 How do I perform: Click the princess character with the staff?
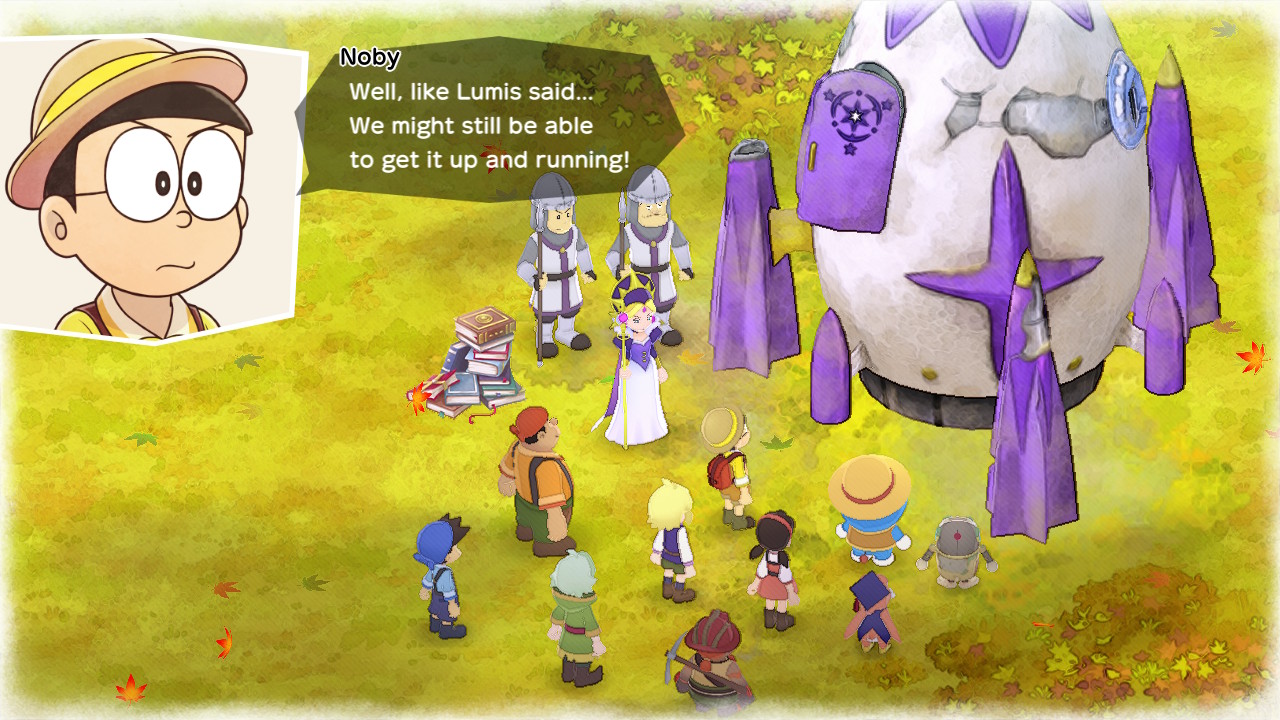[x=640, y=370]
